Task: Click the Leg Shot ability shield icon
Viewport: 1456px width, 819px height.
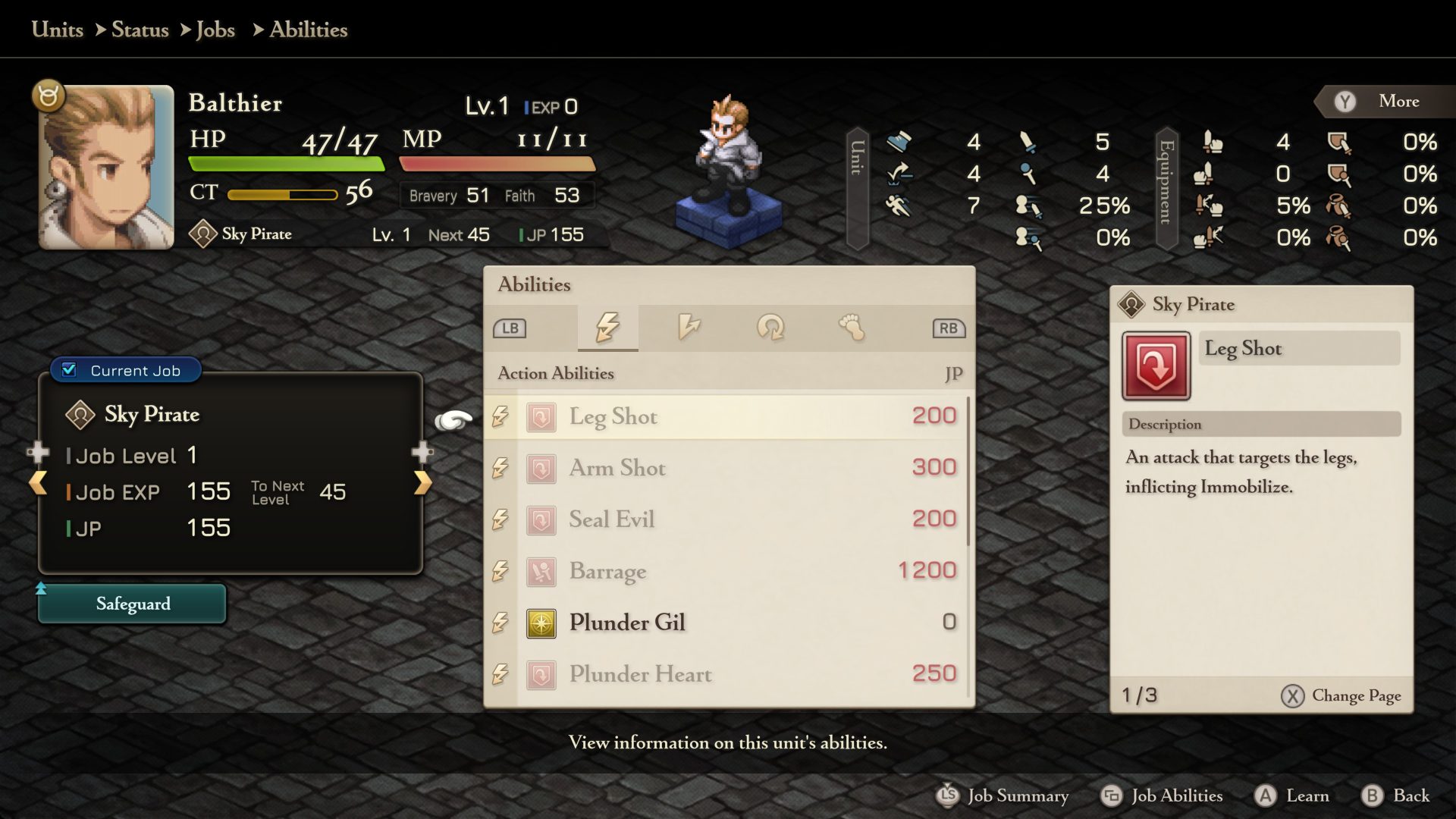Action: [541, 416]
